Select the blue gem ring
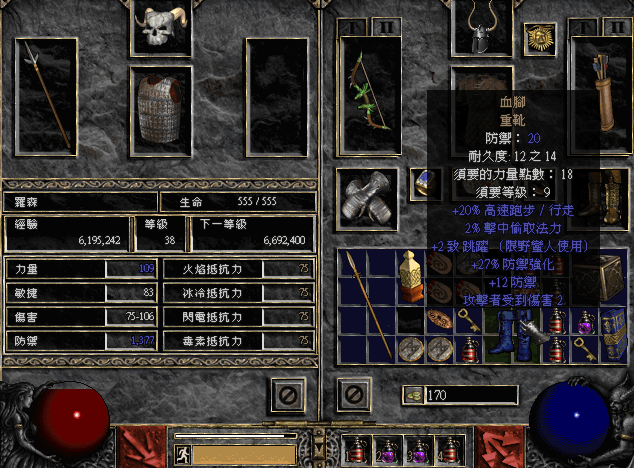 [x=425, y=182]
